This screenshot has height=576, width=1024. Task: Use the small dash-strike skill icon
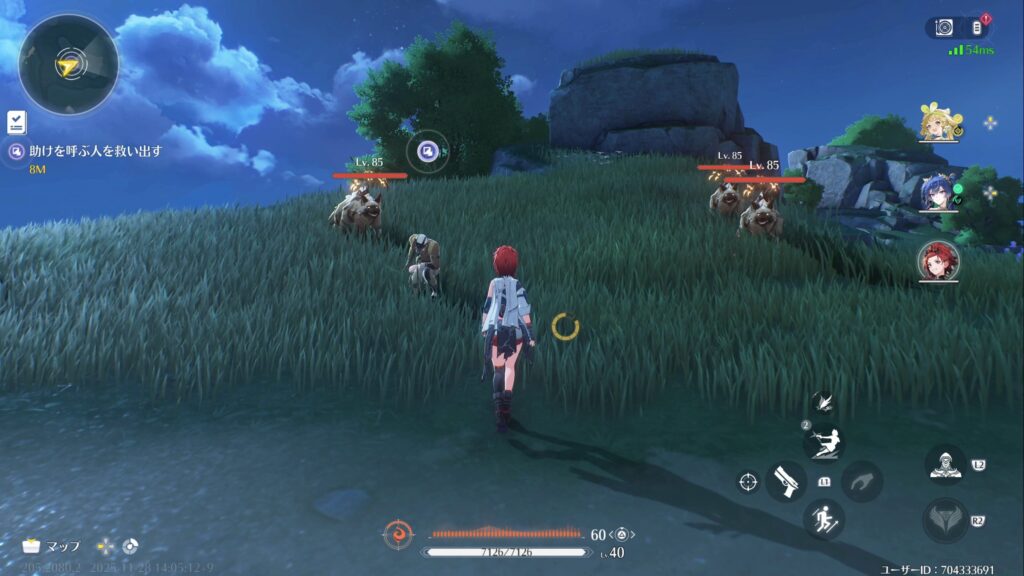(824, 403)
